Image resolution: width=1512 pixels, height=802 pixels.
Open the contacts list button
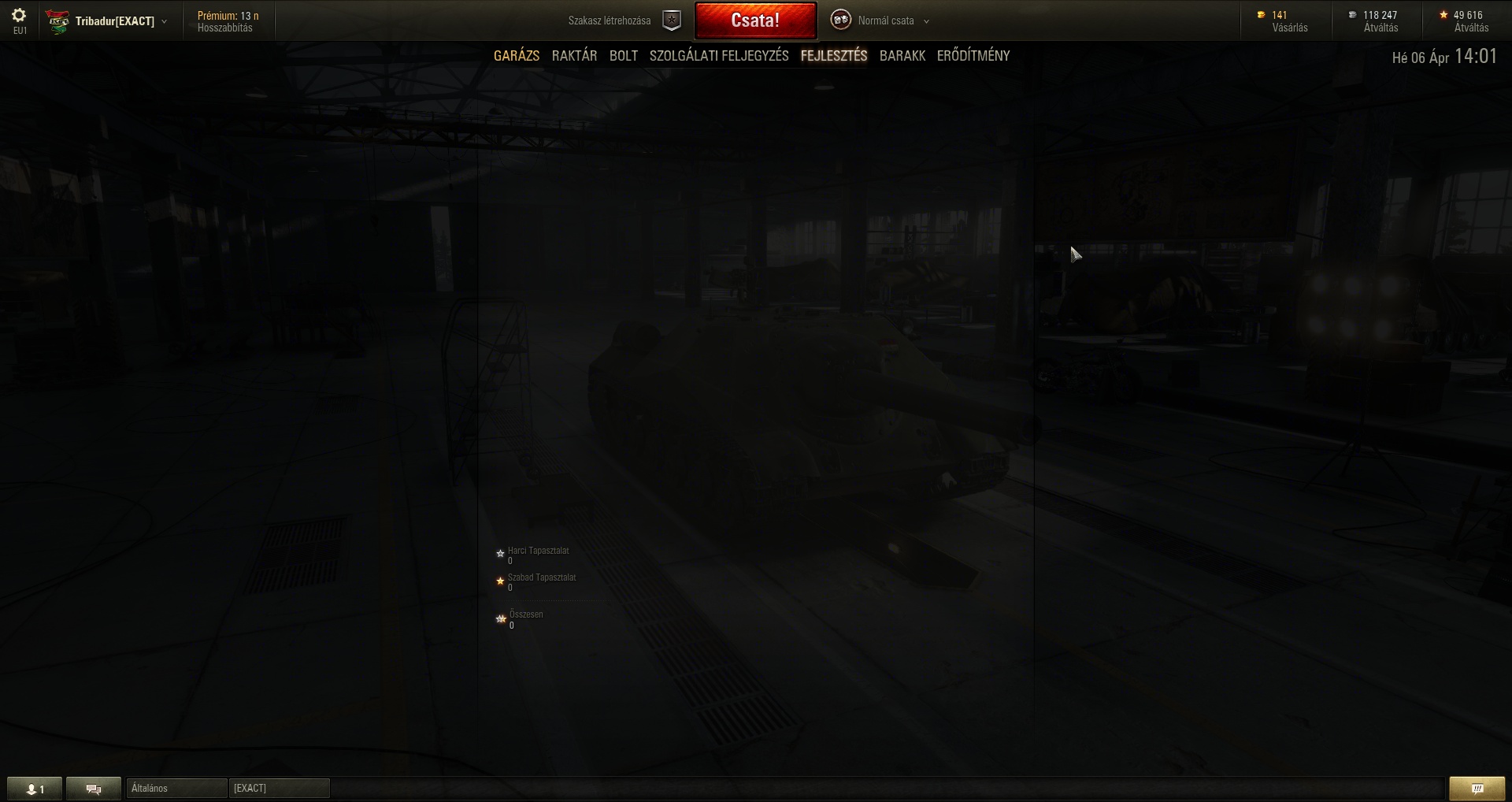tap(35, 789)
